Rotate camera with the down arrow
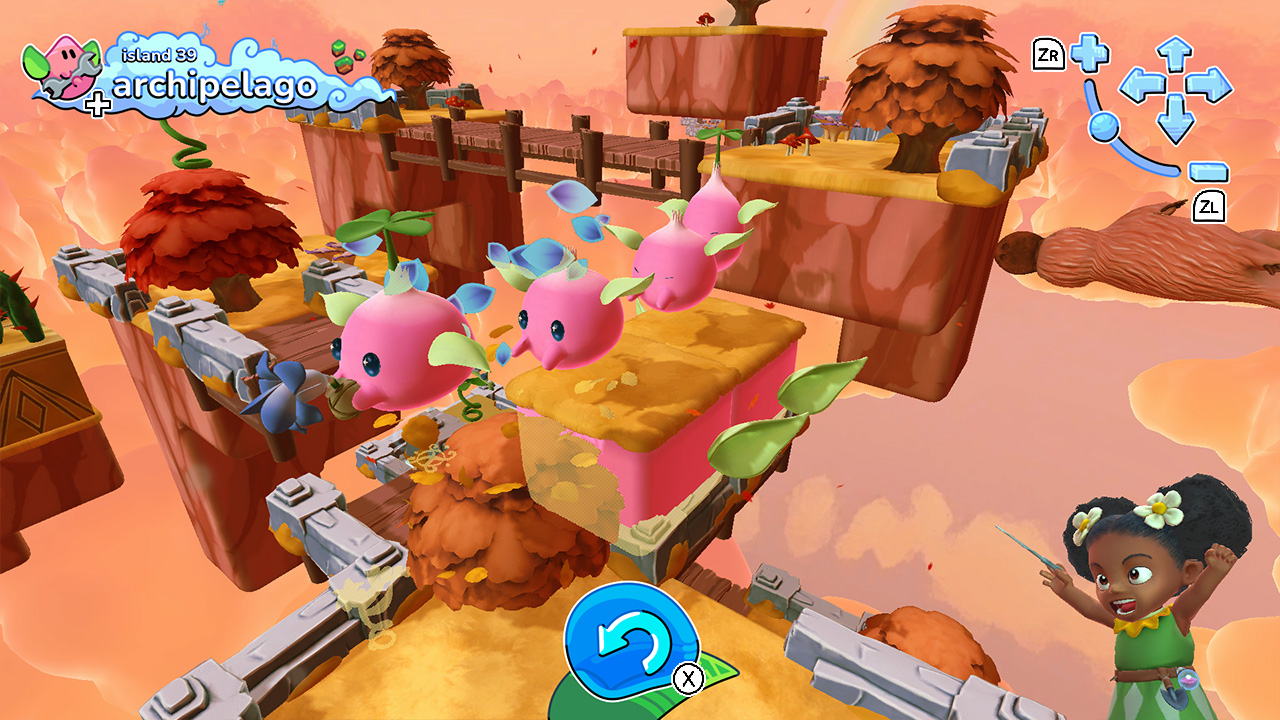The width and height of the screenshot is (1280, 720). [1175, 122]
